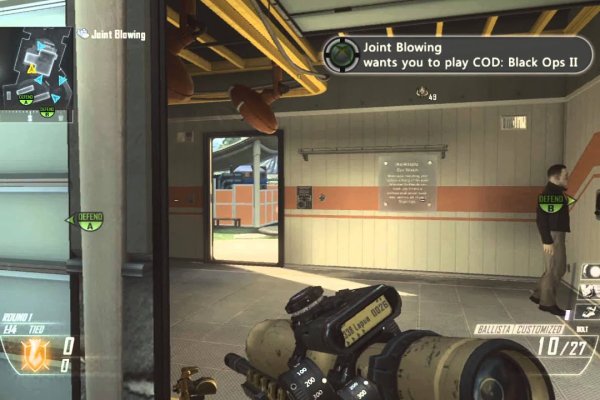Click the yellow triangle marker on the minimap

click(x=31, y=69)
